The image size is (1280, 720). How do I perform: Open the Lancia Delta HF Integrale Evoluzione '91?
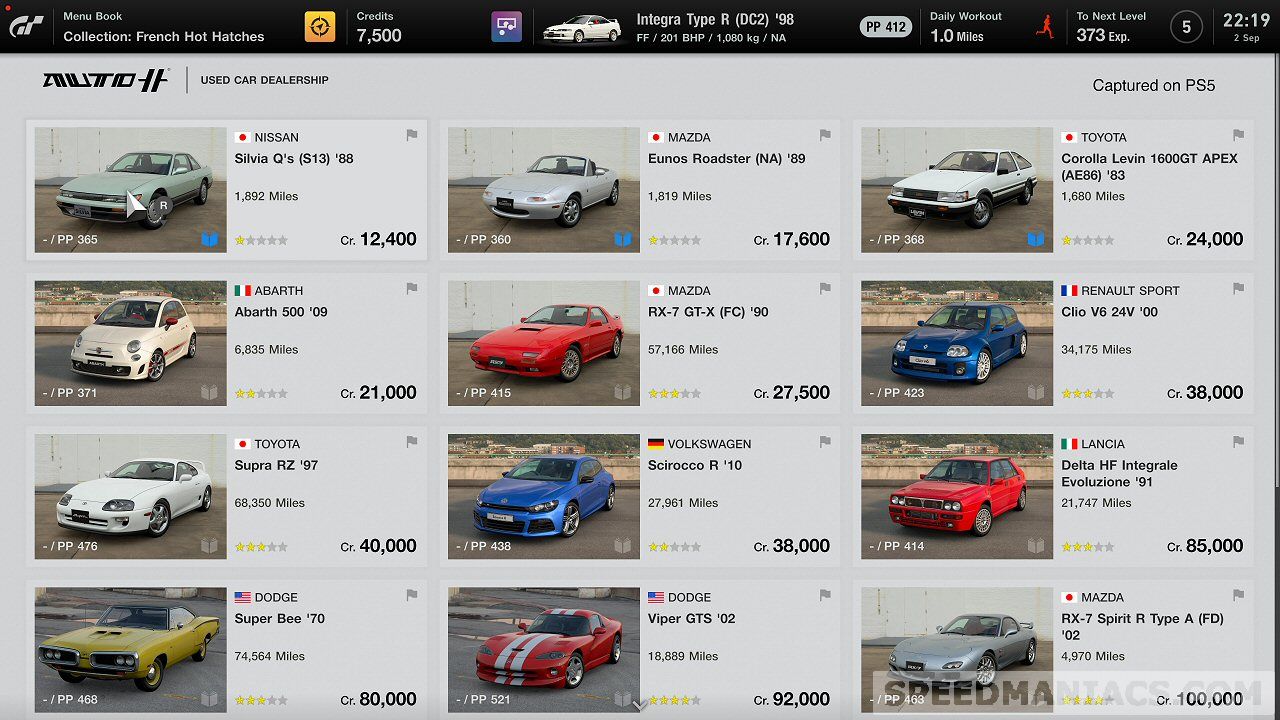coord(1053,496)
